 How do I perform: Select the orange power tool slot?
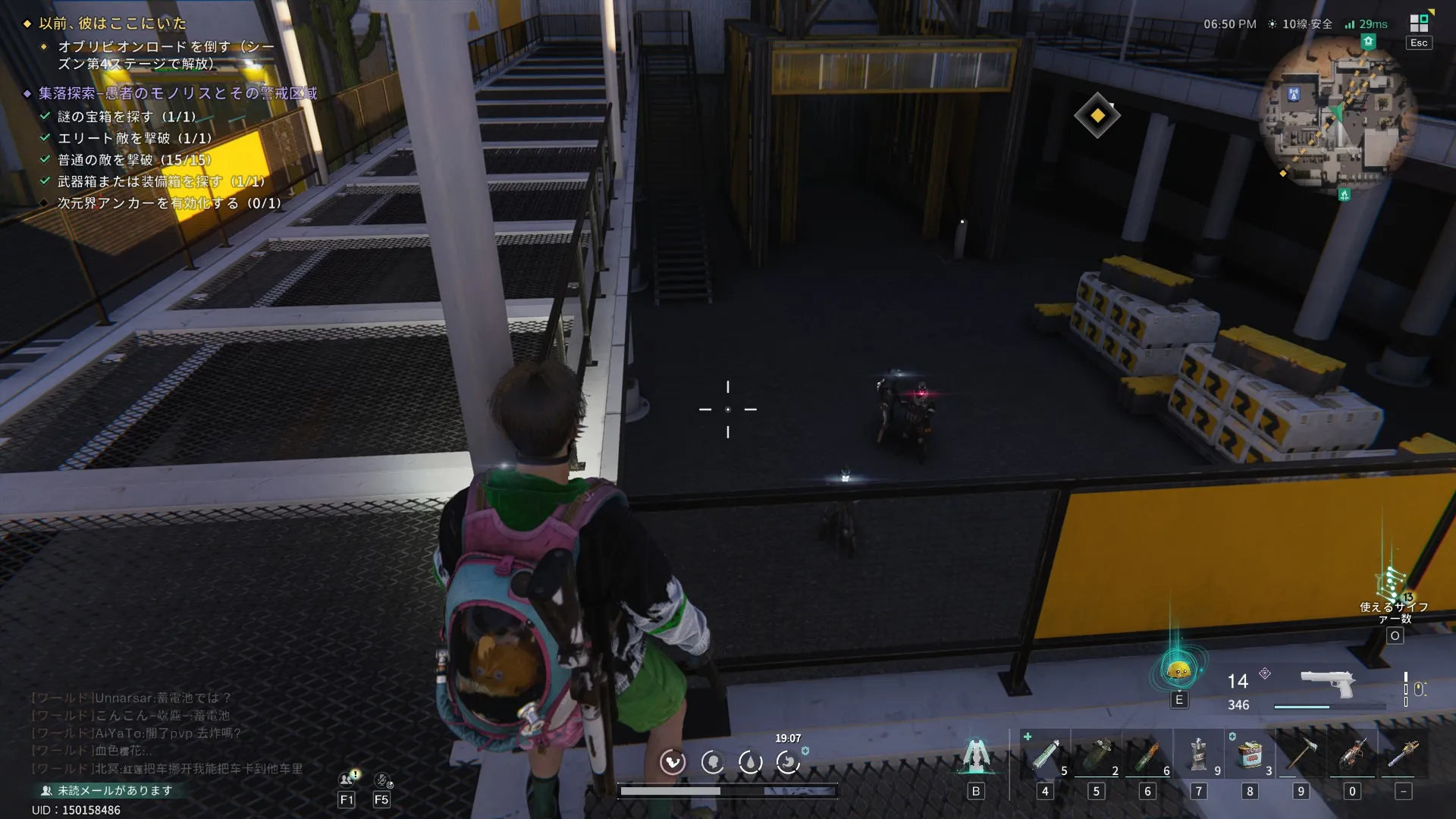(x=1352, y=755)
